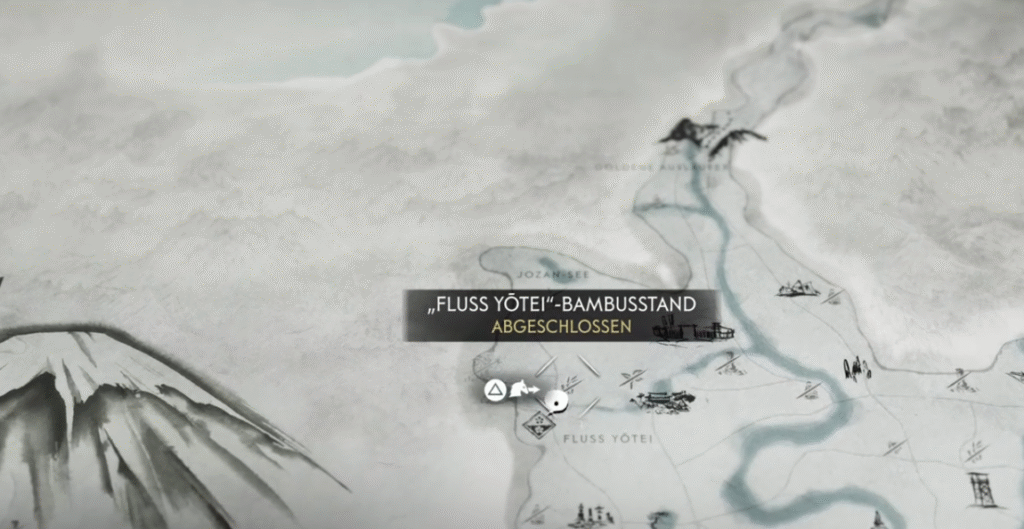Viewport: 1024px width, 529px height.
Task: Choose the tent camp marker on the map
Action: pyautogui.click(x=797, y=289)
